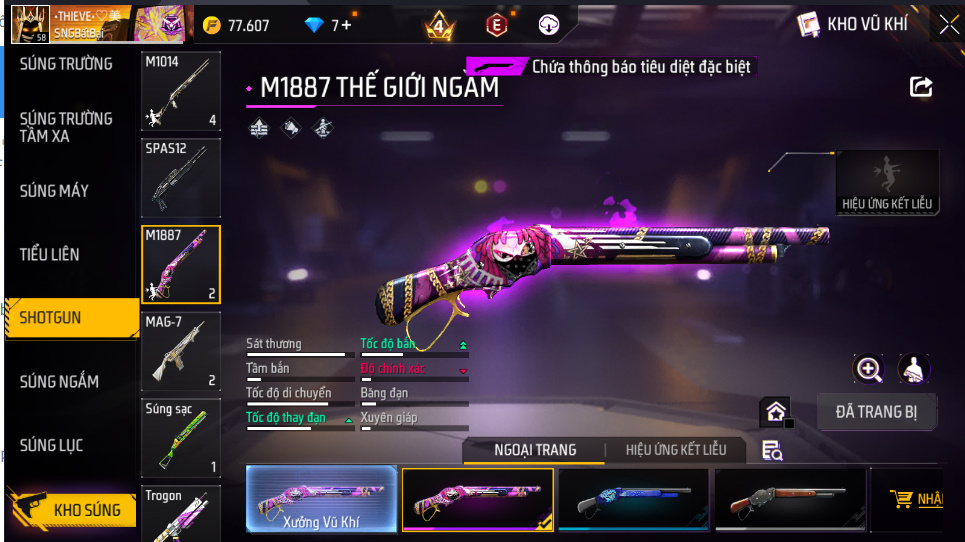Open the Kho Súng gun storage

point(72,510)
